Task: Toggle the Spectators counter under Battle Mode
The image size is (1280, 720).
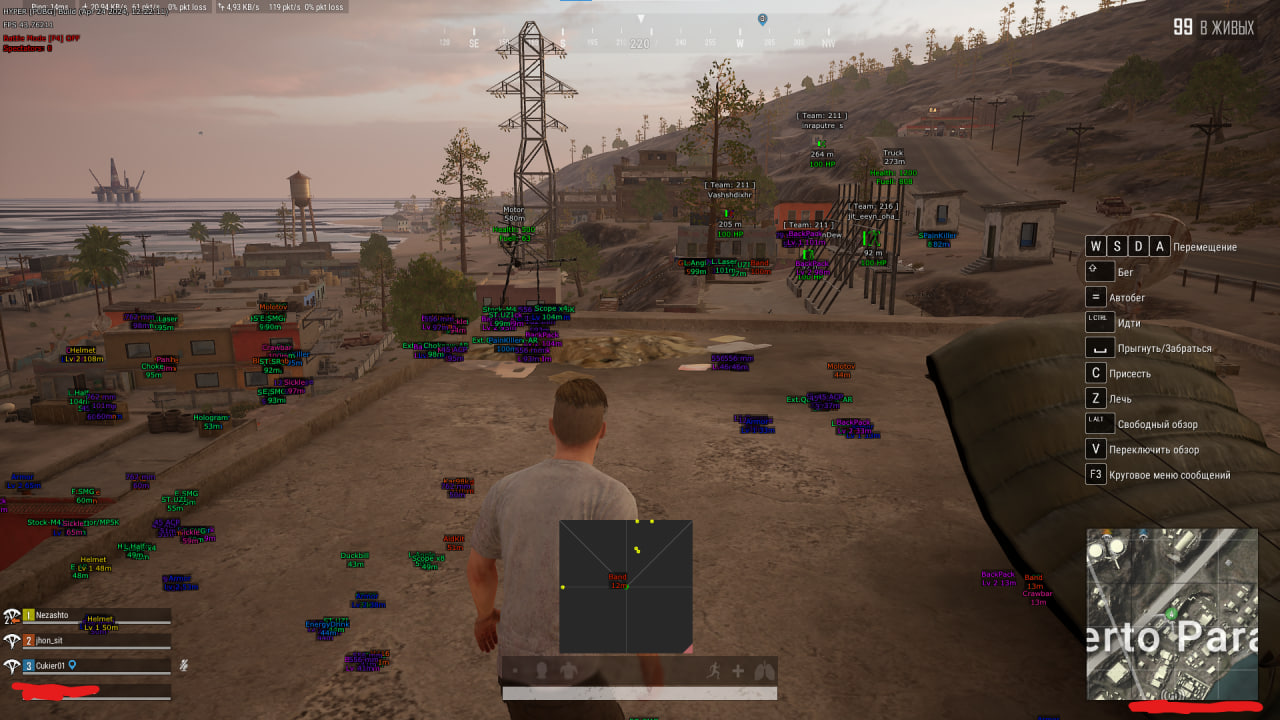Action: (x=28, y=49)
